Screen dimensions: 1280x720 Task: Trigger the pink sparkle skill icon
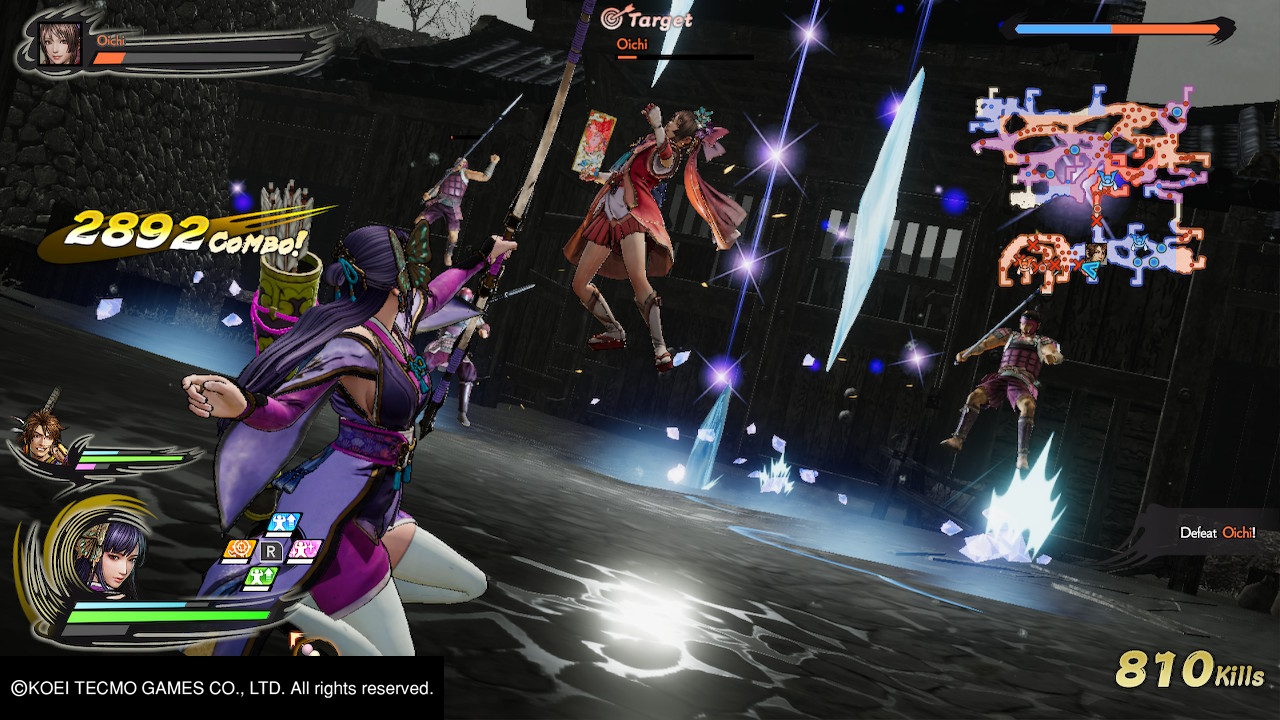click(304, 550)
